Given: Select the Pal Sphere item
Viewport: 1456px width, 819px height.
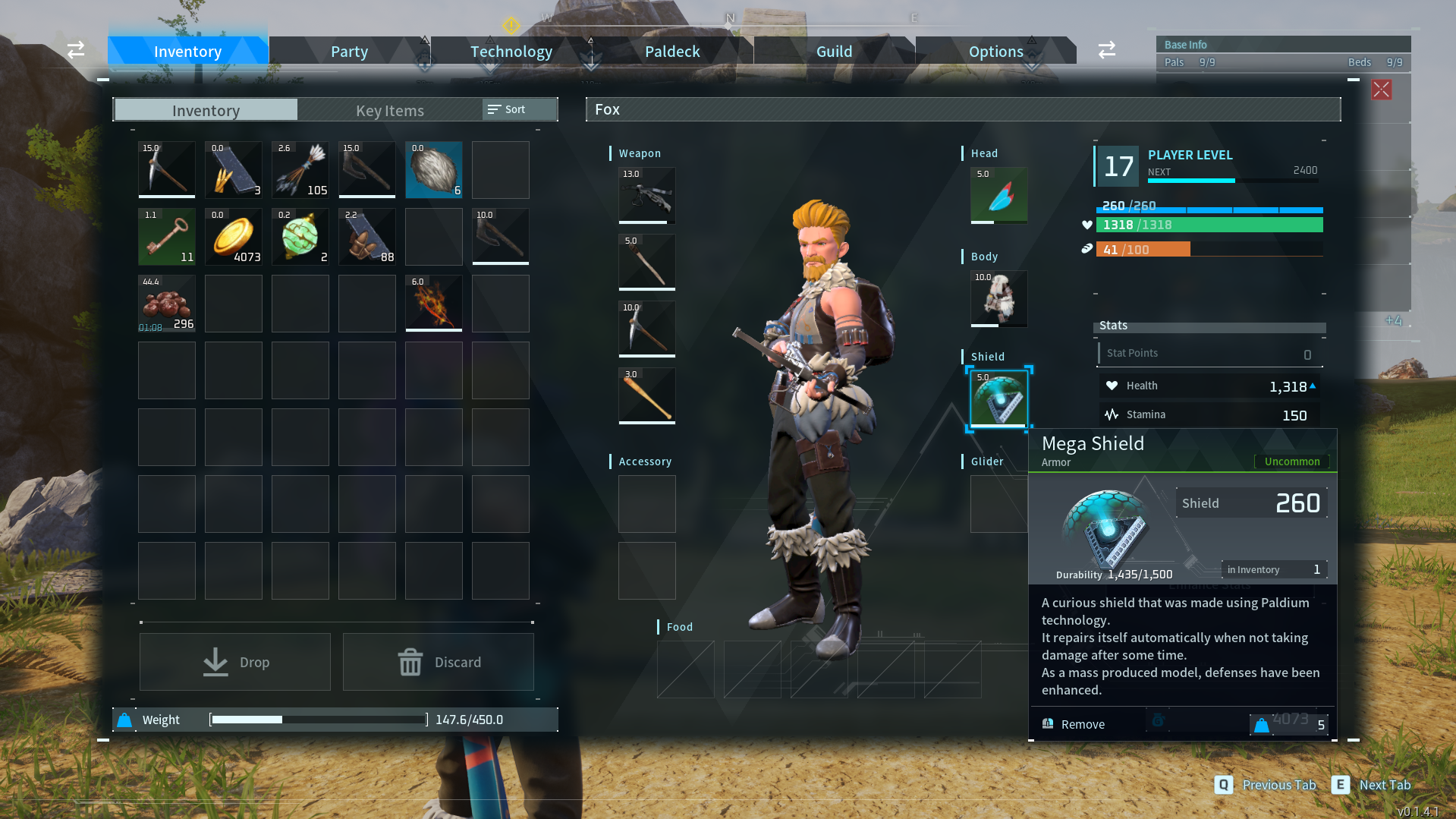Looking at the screenshot, I should pos(300,236).
